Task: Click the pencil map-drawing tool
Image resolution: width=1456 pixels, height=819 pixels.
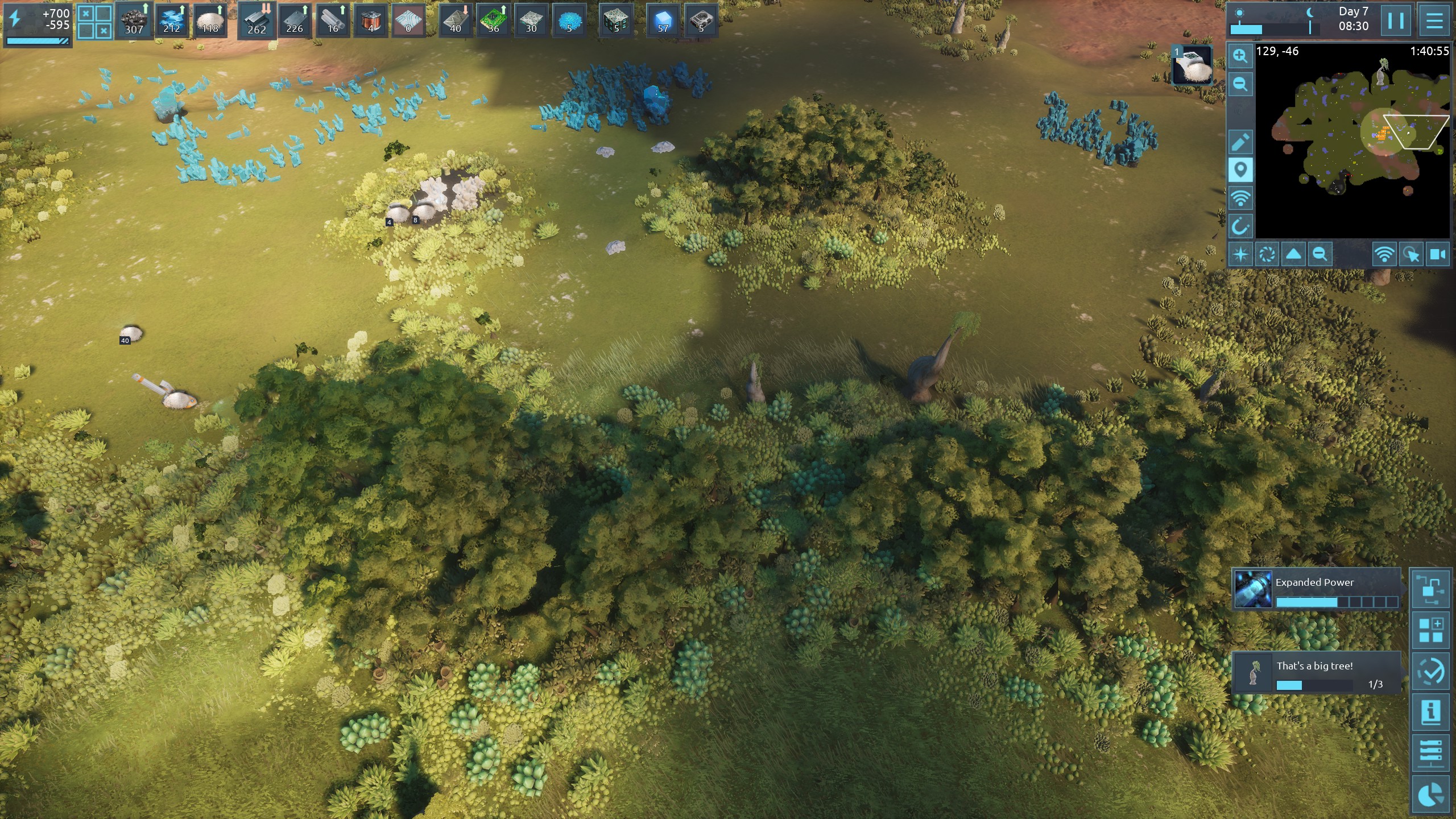Action: click(1240, 142)
